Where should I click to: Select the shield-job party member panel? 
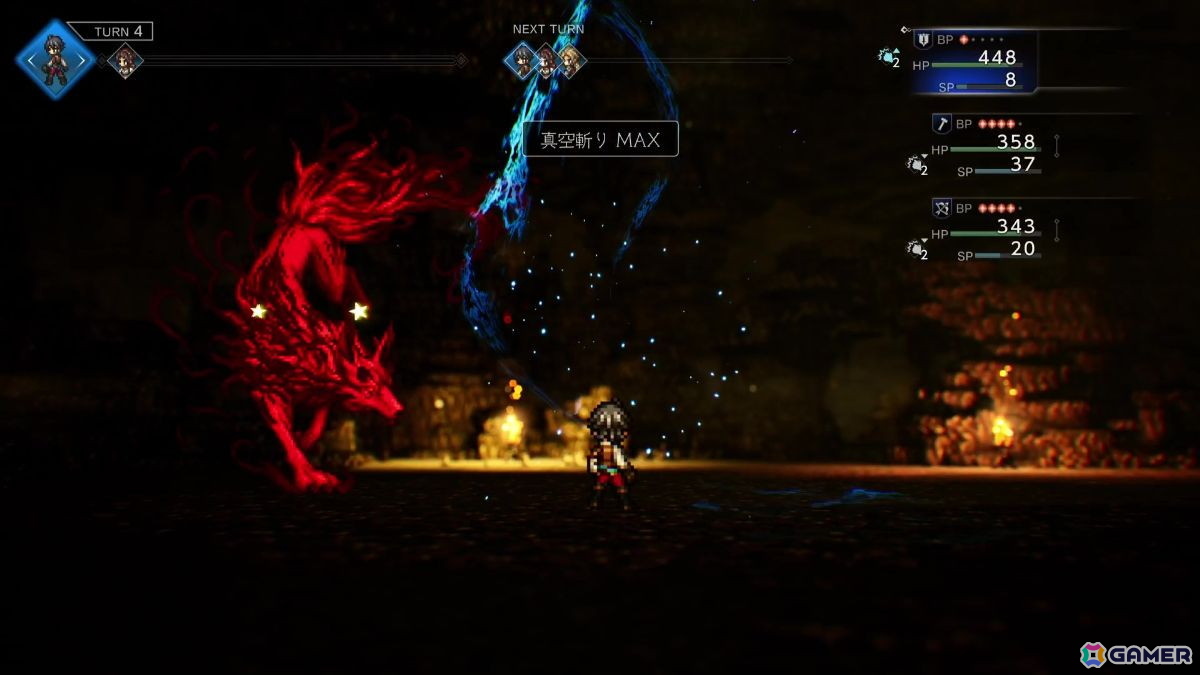point(973,62)
